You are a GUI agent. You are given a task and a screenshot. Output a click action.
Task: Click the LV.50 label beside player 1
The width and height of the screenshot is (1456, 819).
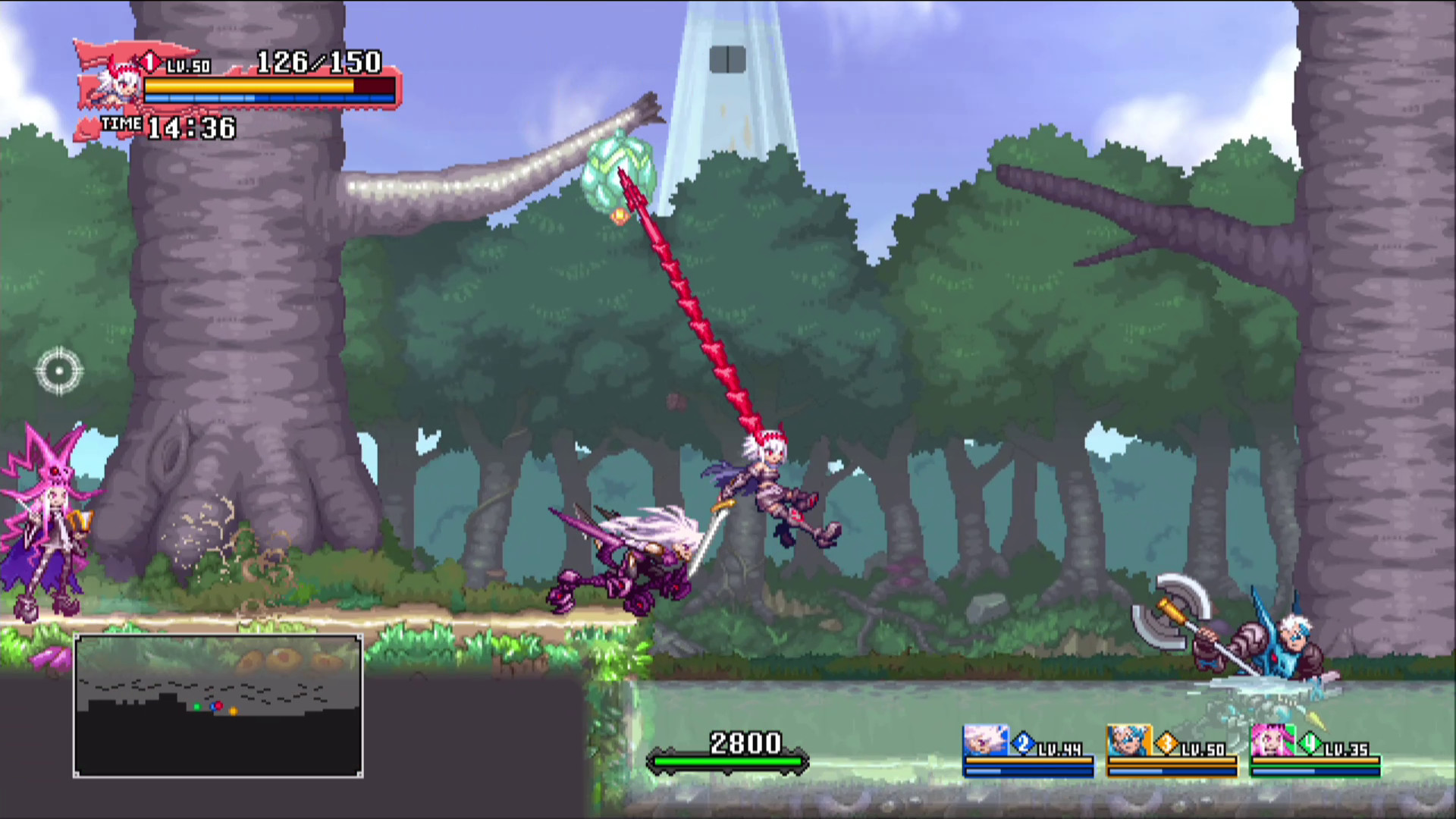pyautogui.click(x=188, y=65)
